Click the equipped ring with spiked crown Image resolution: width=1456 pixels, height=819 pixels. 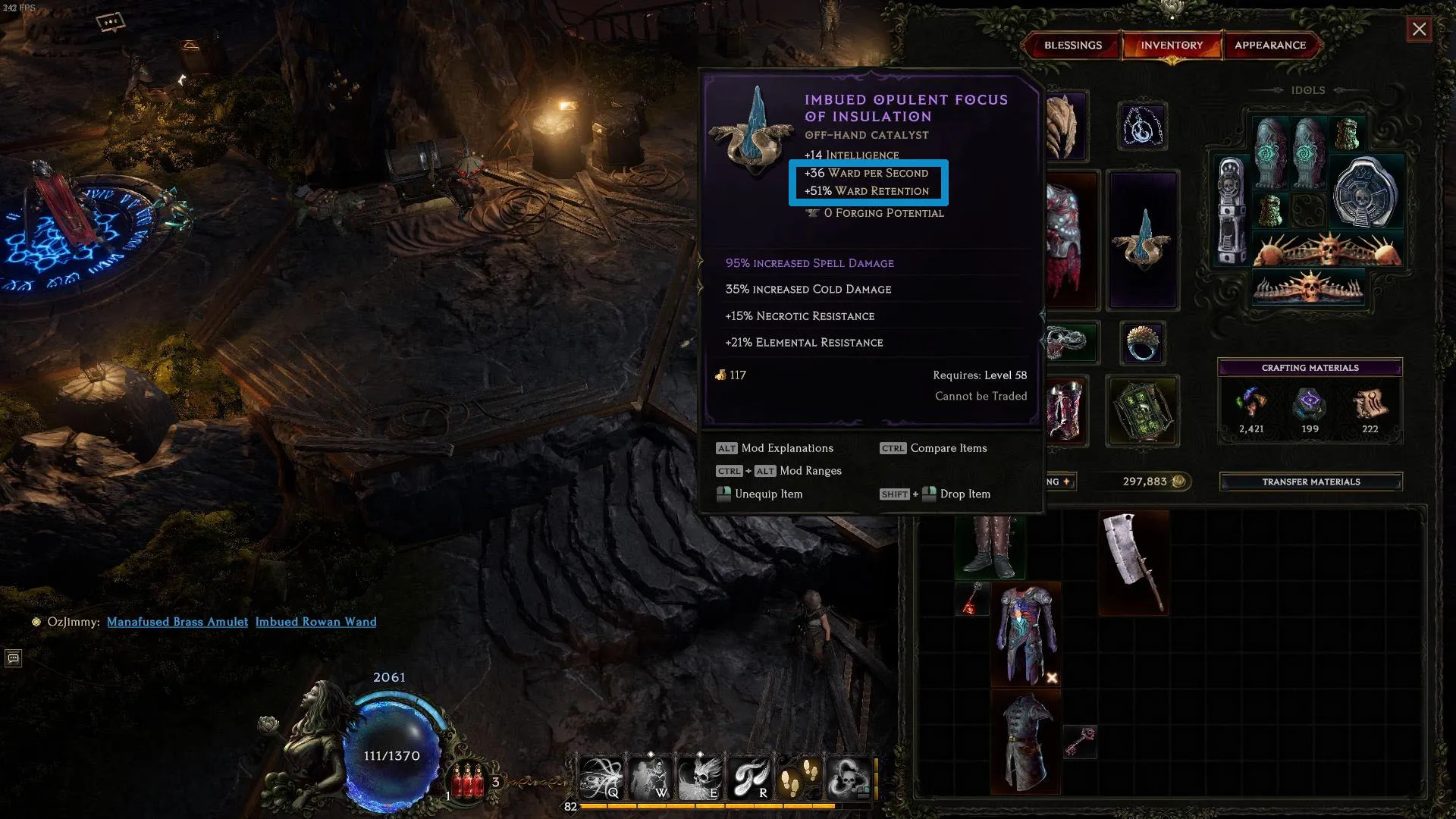click(x=1142, y=343)
